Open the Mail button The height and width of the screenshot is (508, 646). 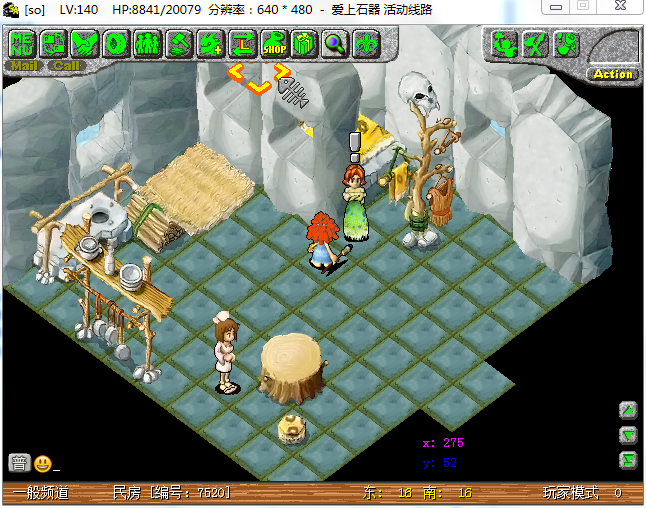pos(24,66)
